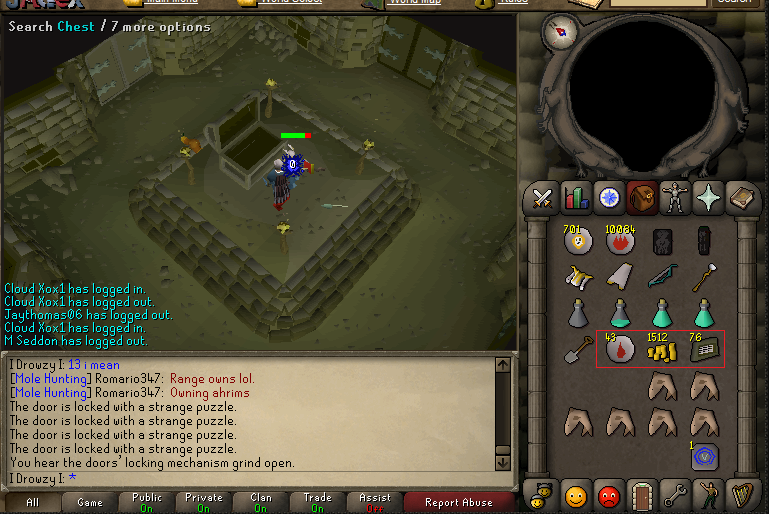Switch chat filter to Game

(90, 502)
